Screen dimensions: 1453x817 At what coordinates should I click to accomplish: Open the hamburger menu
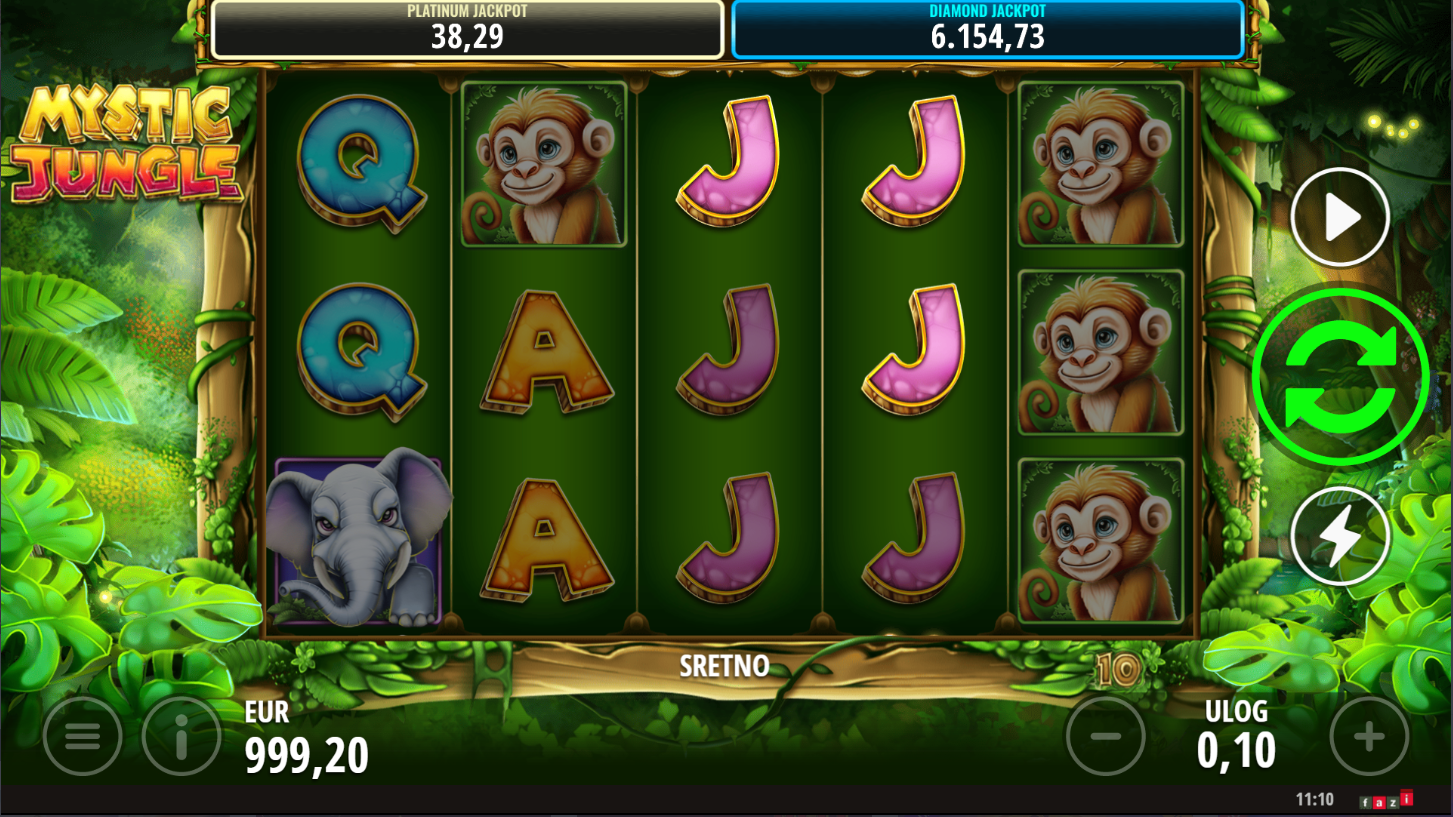point(83,737)
